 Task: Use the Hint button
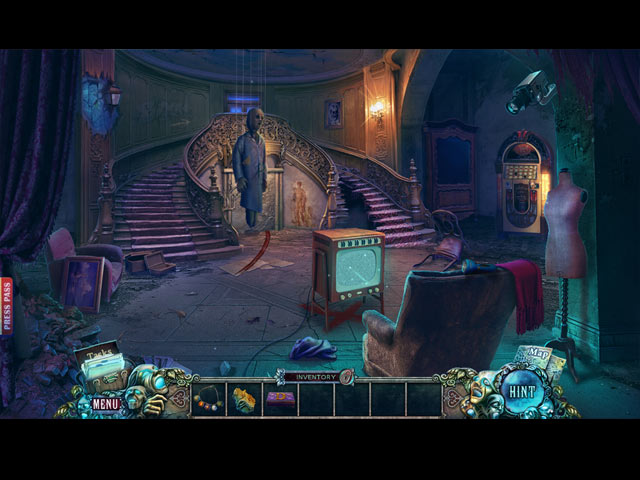coord(521,392)
